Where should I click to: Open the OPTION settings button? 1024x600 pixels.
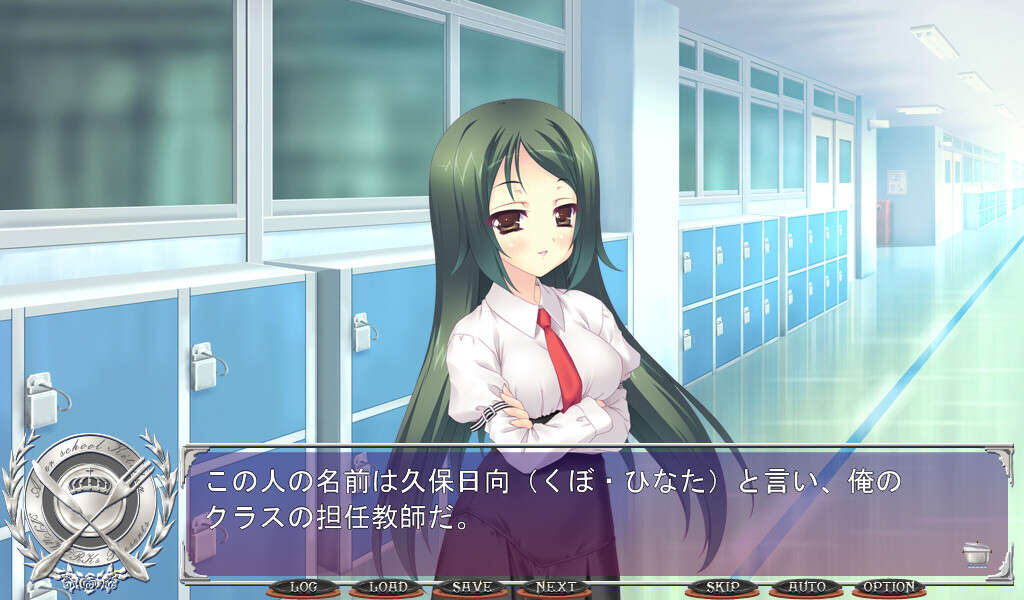(889, 587)
